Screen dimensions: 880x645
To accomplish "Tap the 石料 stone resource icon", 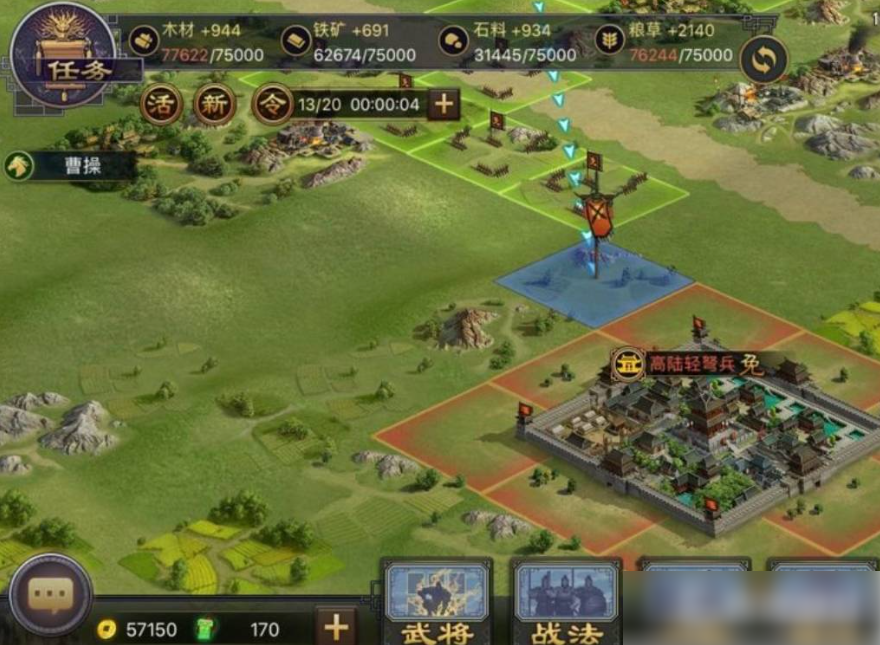I will pyautogui.click(x=454, y=41).
